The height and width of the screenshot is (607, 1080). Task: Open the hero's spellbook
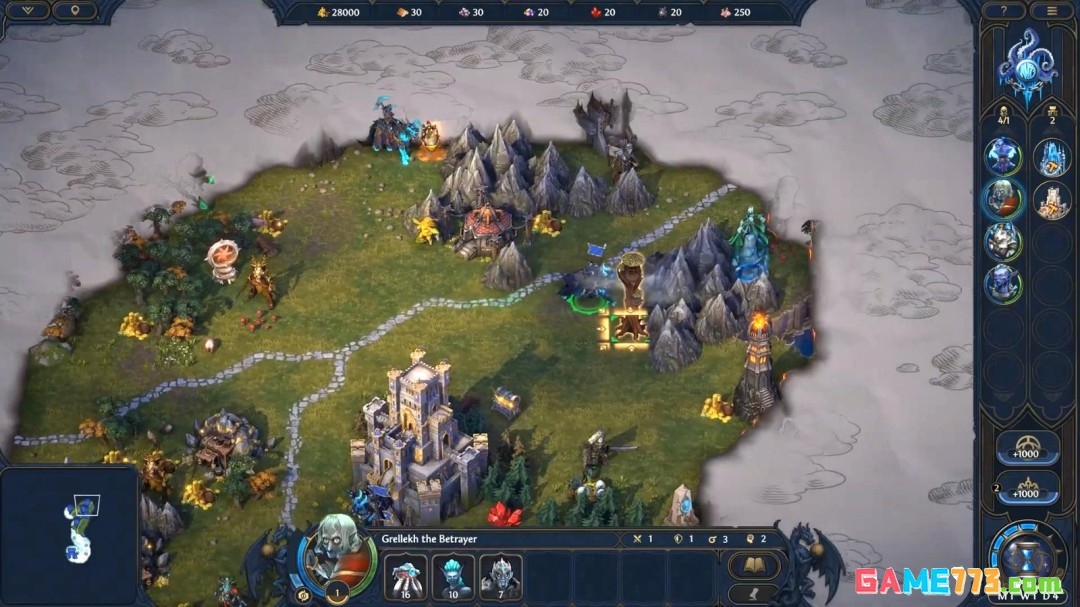(x=753, y=567)
